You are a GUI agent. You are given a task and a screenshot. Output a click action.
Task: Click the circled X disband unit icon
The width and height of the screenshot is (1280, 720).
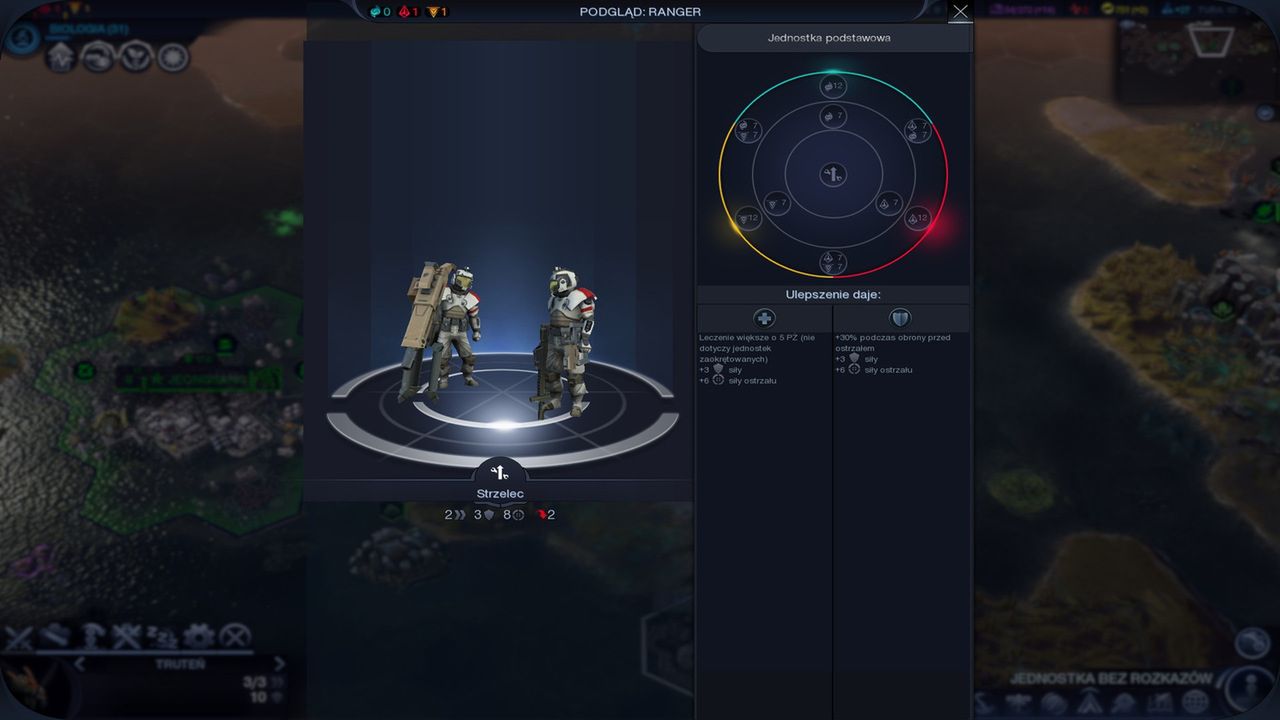click(233, 634)
